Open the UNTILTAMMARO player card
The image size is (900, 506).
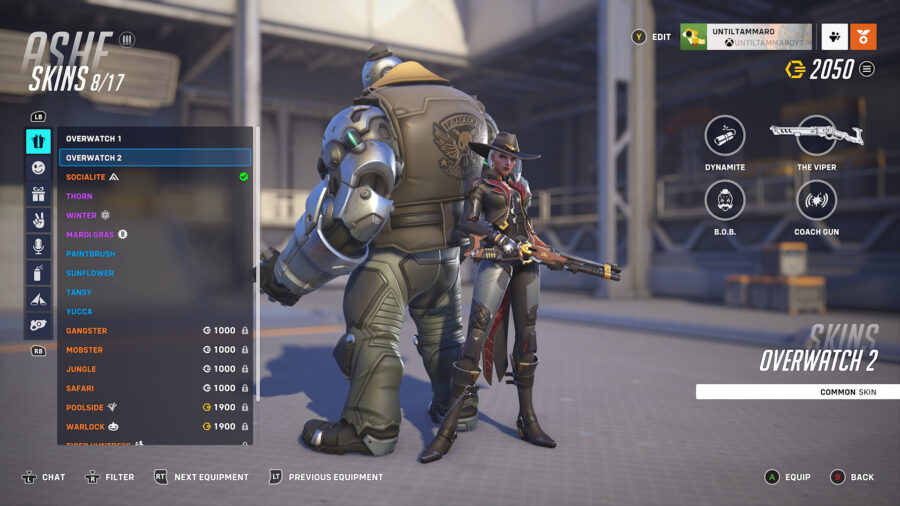click(745, 37)
